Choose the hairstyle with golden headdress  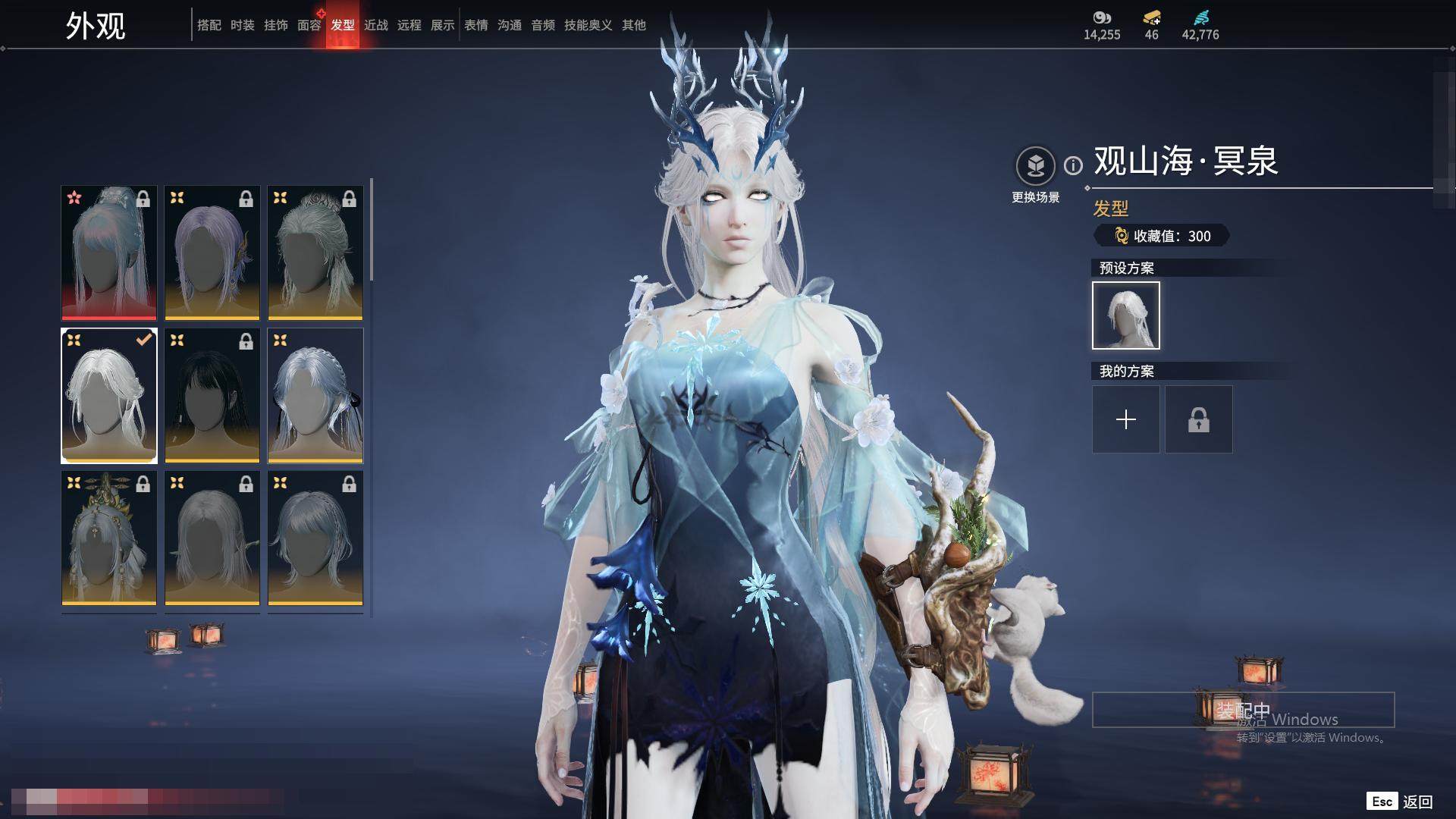[109, 538]
